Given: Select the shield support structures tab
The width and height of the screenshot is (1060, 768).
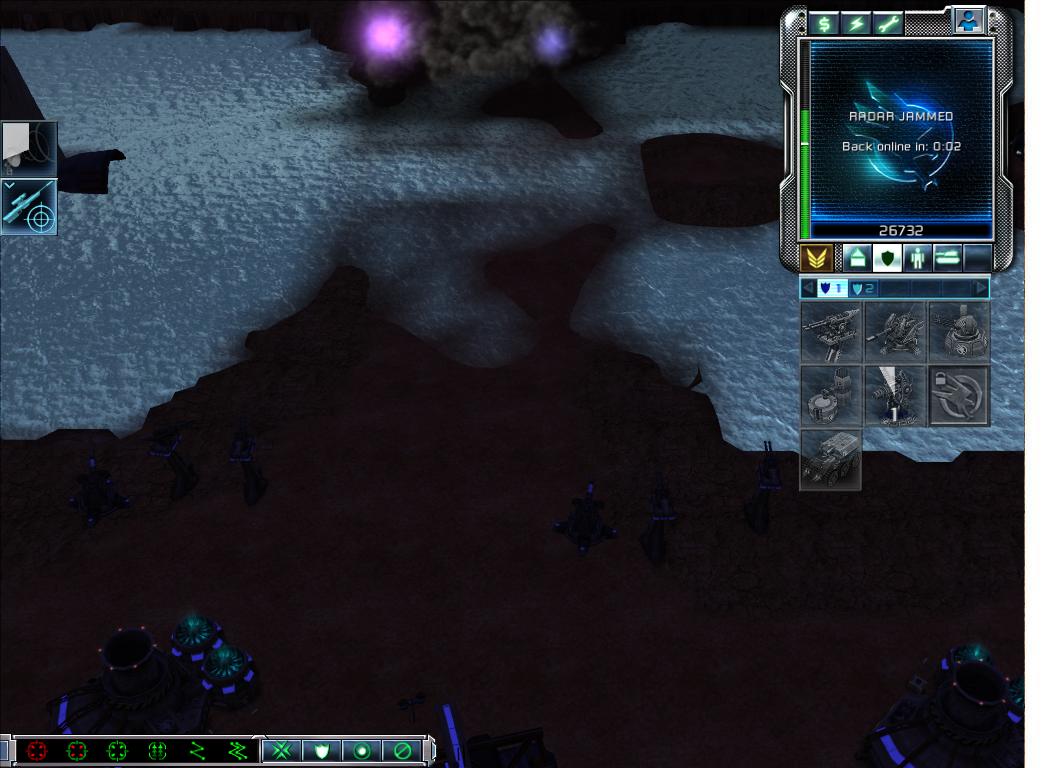Looking at the screenshot, I should tap(887, 259).
